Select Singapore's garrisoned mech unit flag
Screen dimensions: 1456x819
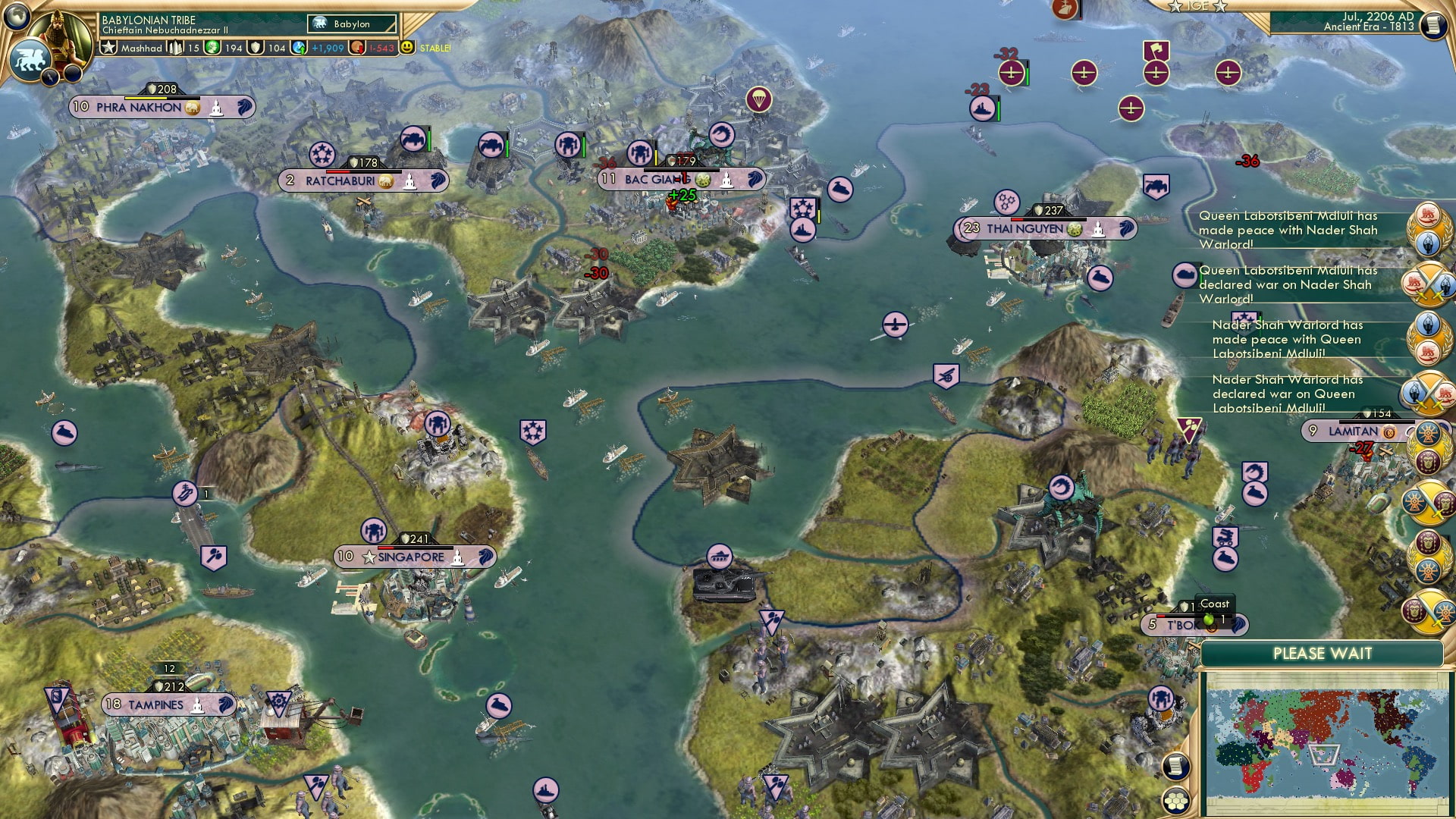(374, 532)
